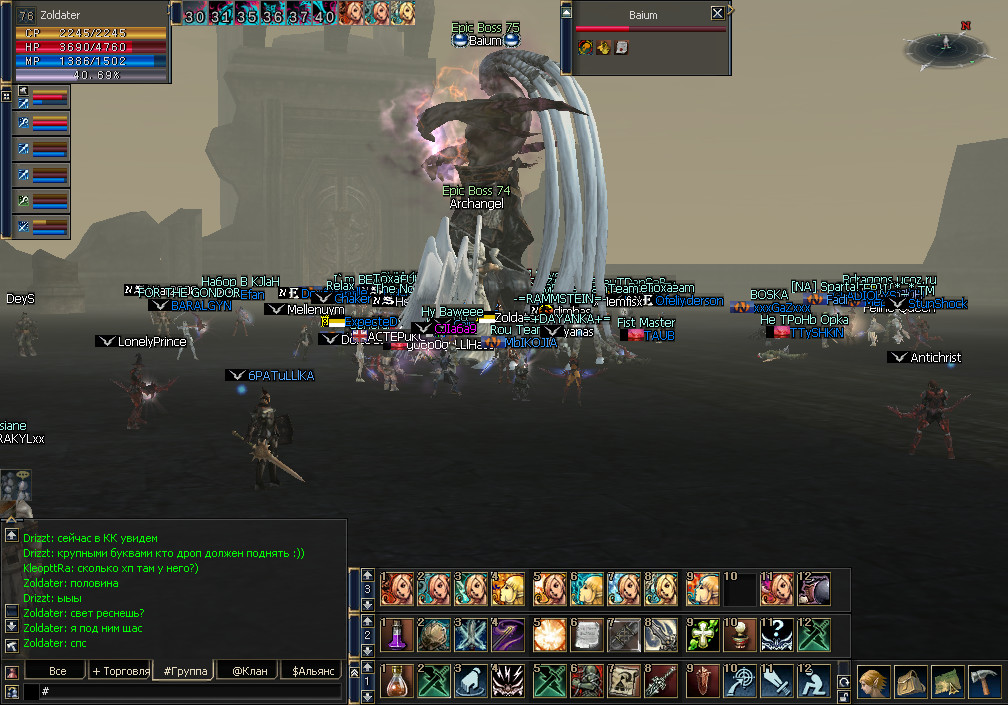
Task: Click the chat message input field
Action: 190,691
